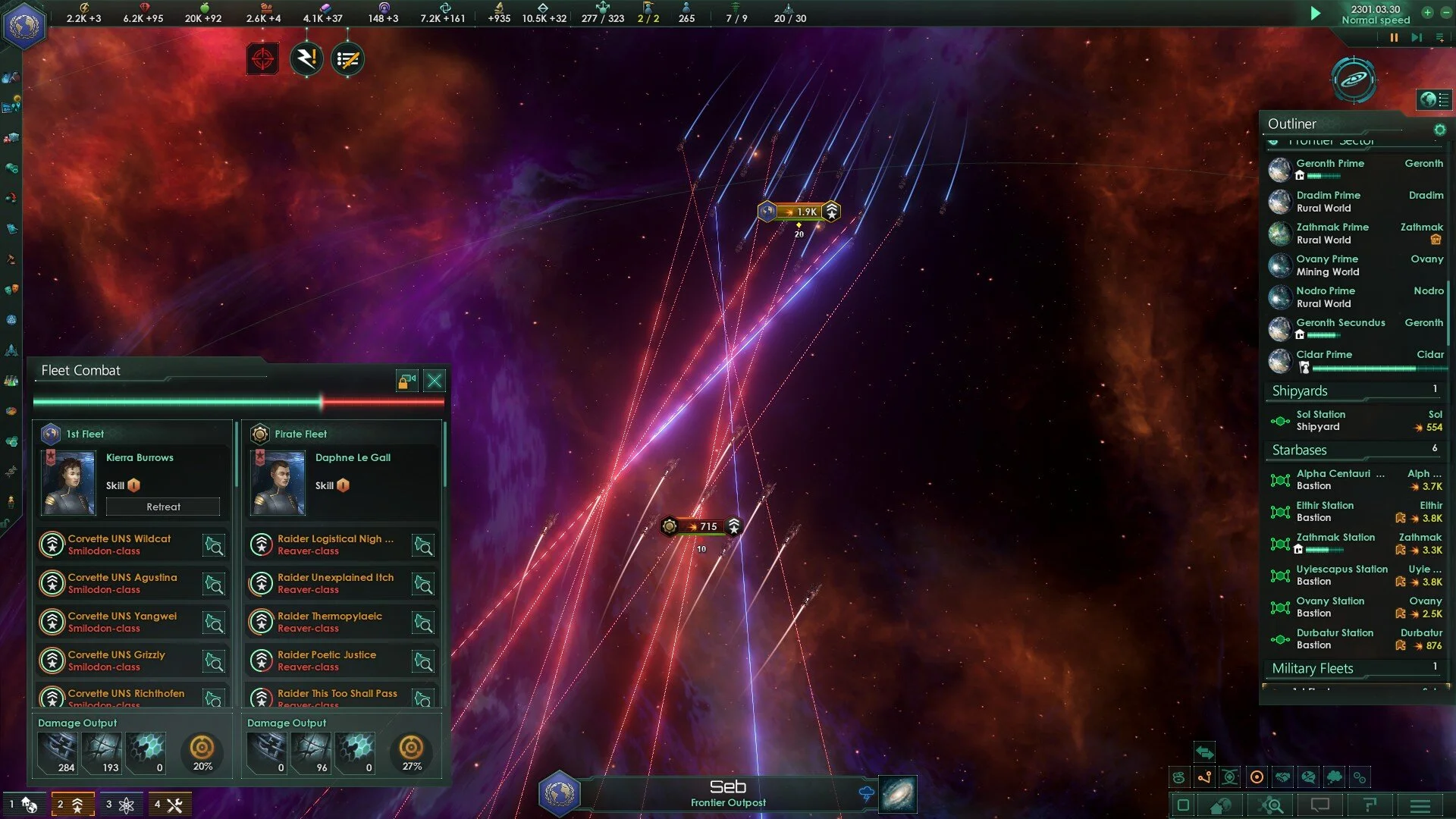1456x819 pixels.
Task: Pause the game speed control
Action: pos(1394,38)
